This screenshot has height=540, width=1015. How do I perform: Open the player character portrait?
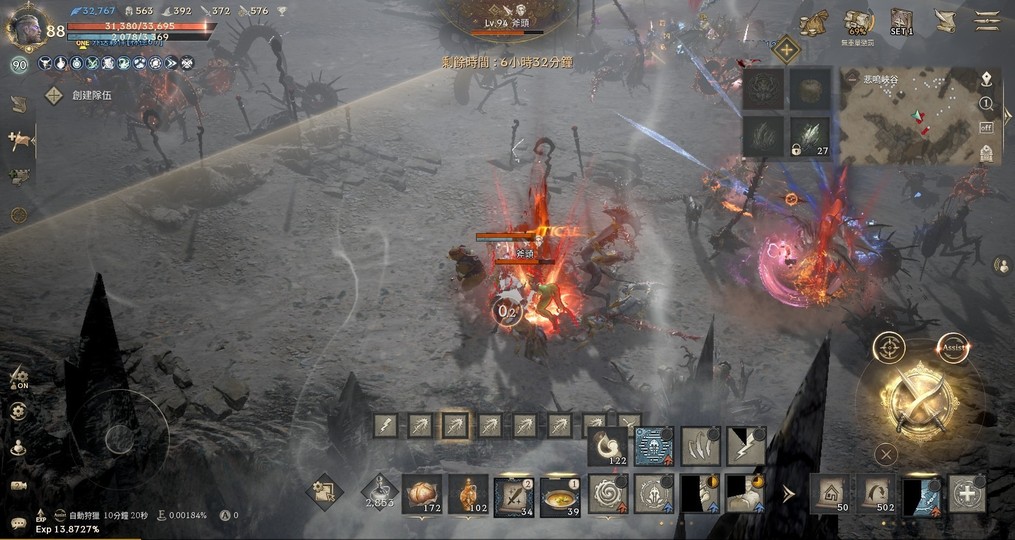(x=25, y=26)
